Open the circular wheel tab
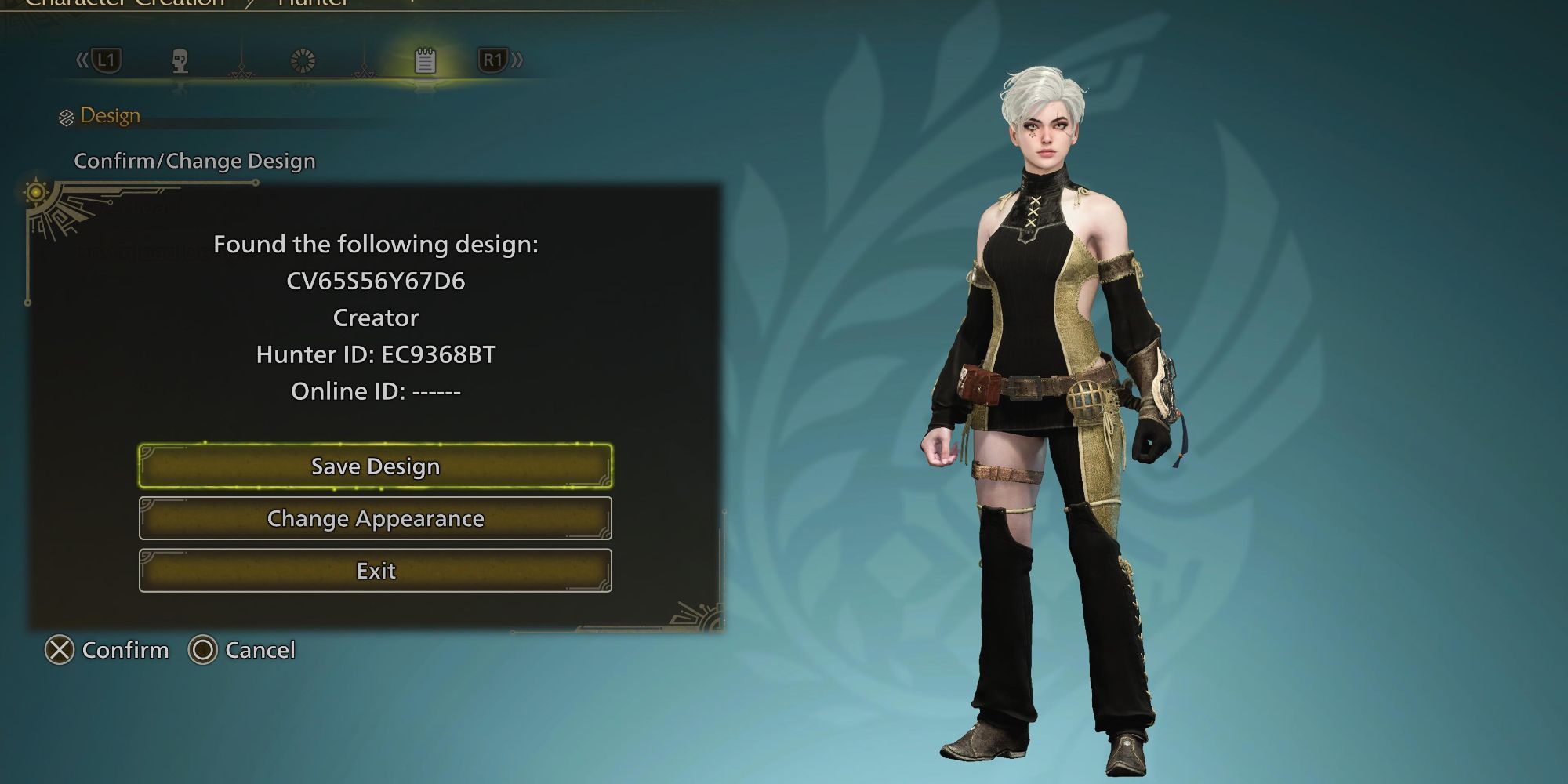The width and height of the screenshot is (1568, 784). [x=303, y=60]
